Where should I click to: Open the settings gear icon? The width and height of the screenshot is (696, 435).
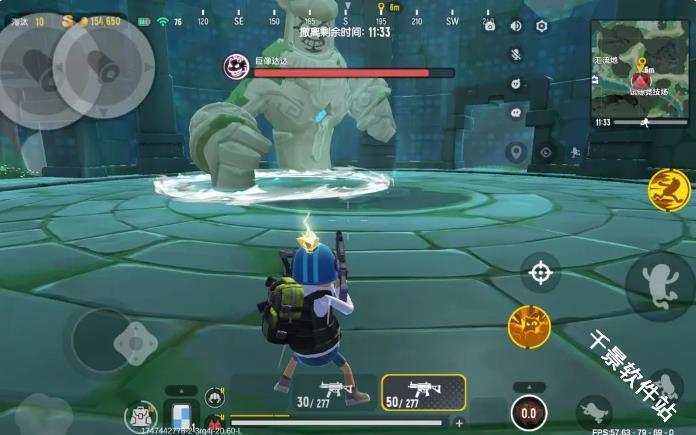tap(542, 27)
